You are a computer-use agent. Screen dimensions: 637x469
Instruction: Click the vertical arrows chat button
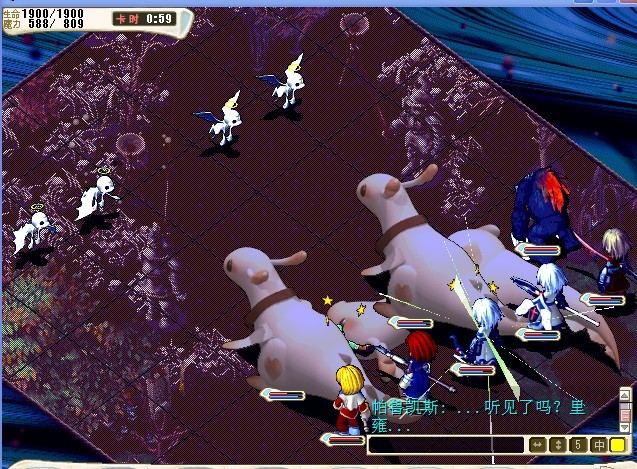558,445
